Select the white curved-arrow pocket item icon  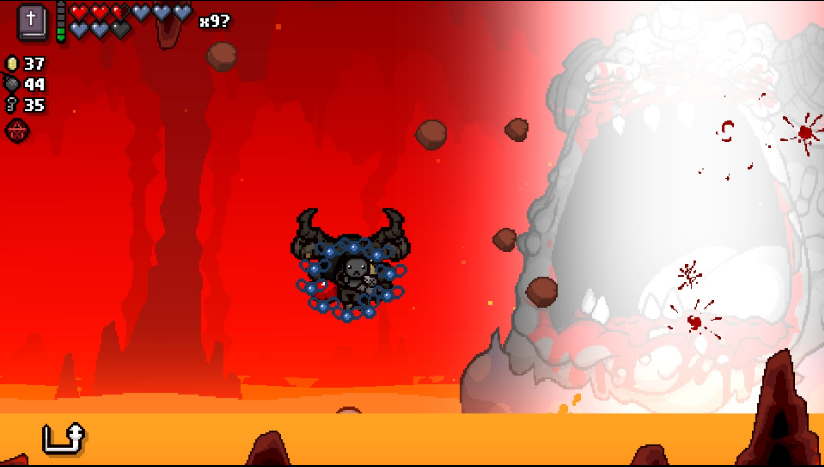coord(62,437)
